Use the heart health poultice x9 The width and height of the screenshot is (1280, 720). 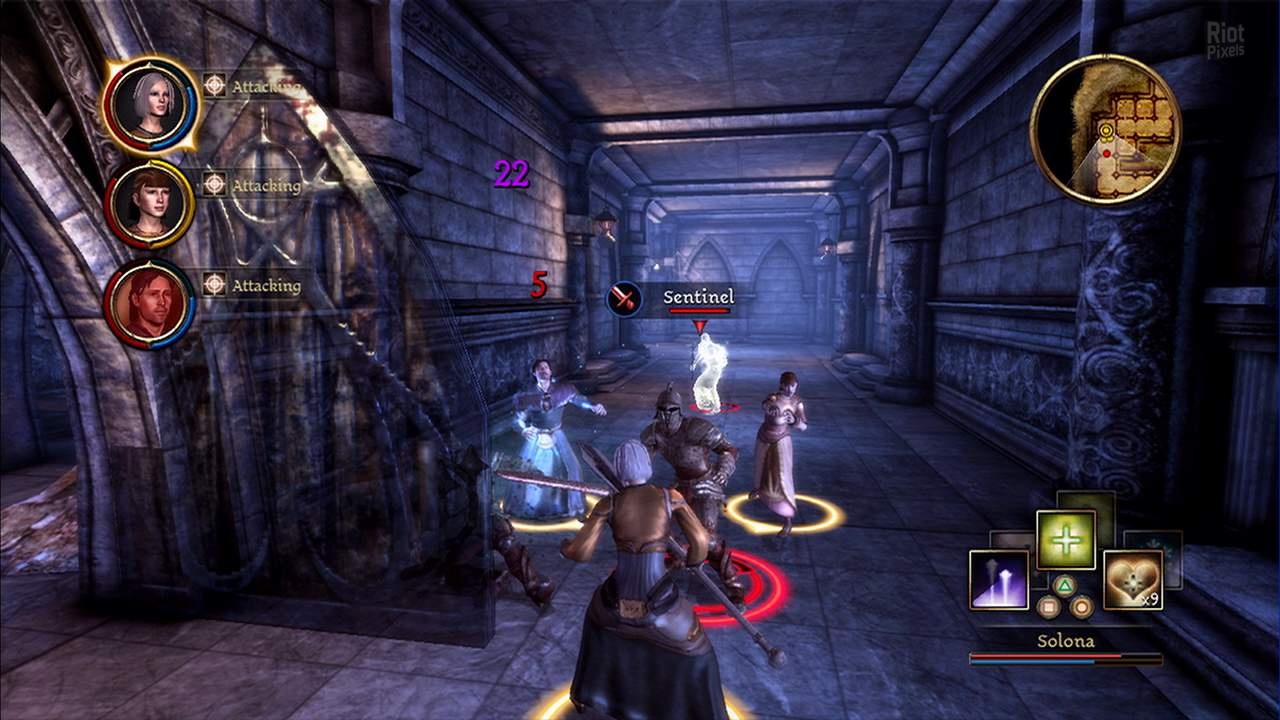coord(1132,579)
